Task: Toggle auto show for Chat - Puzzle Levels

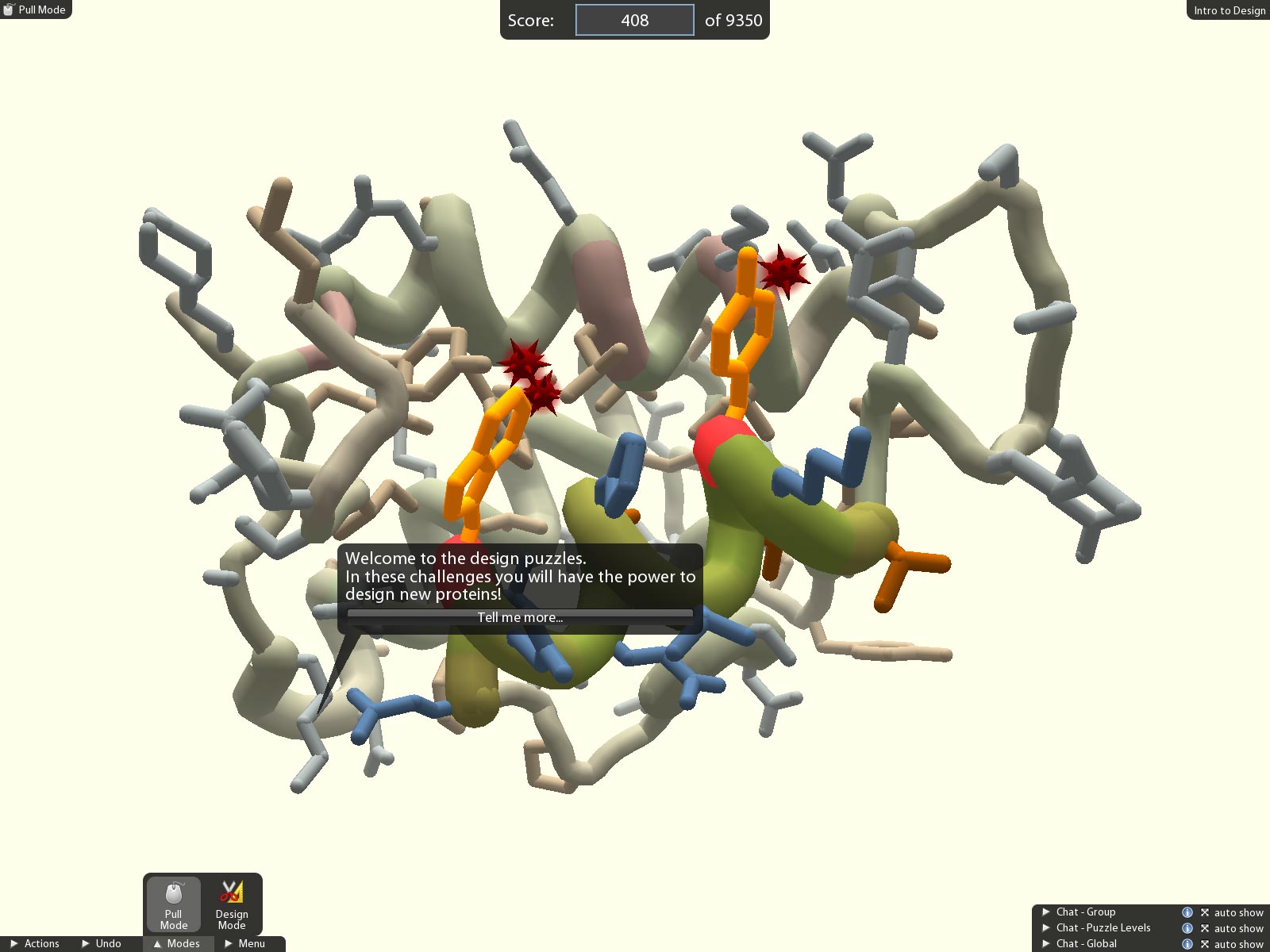Action: 1231,929
